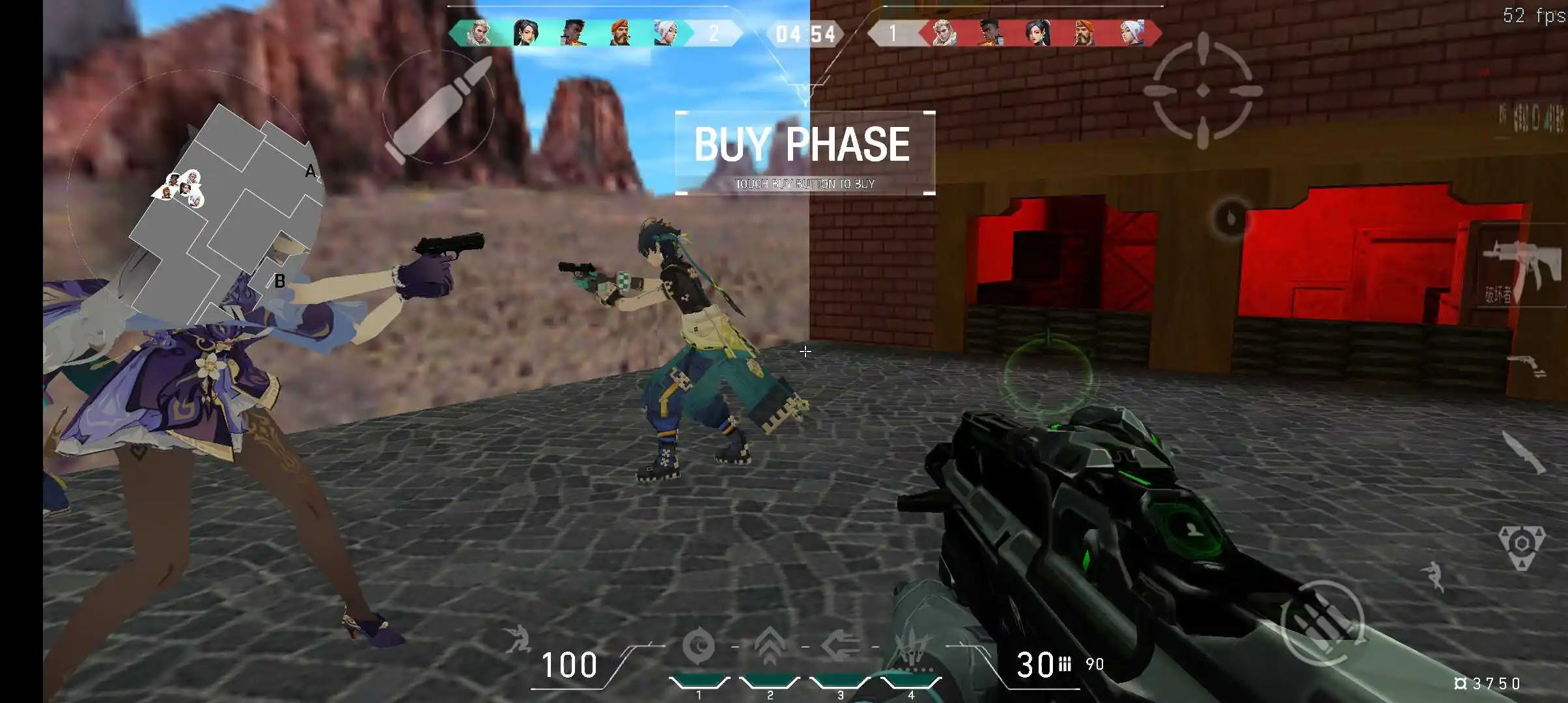Screen dimensions: 1568x703
Task: Activate ability slot 3 left-arrow icon
Action: [840, 644]
